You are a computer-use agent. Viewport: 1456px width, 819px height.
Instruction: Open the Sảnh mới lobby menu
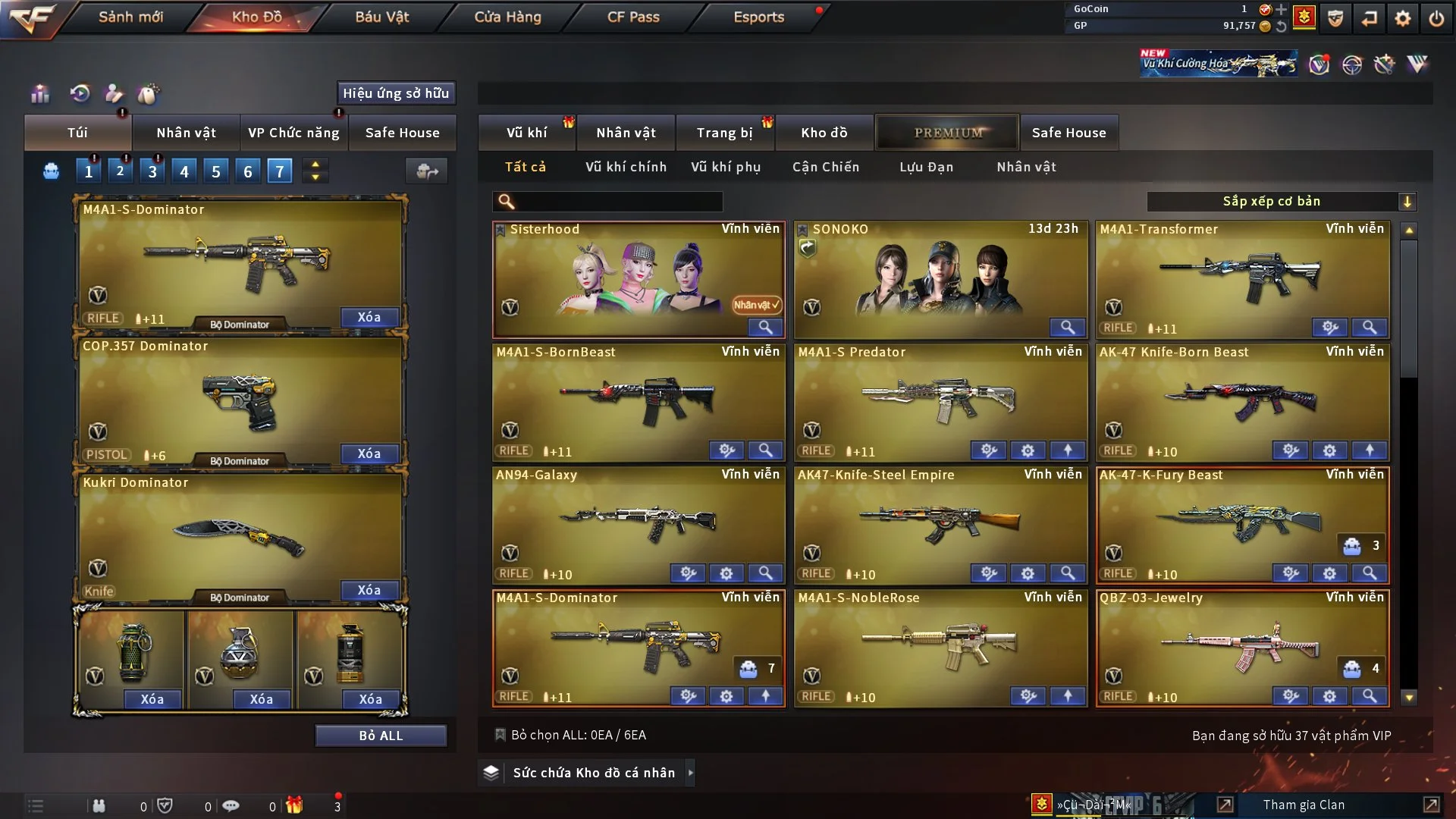pyautogui.click(x=130, y=17)
